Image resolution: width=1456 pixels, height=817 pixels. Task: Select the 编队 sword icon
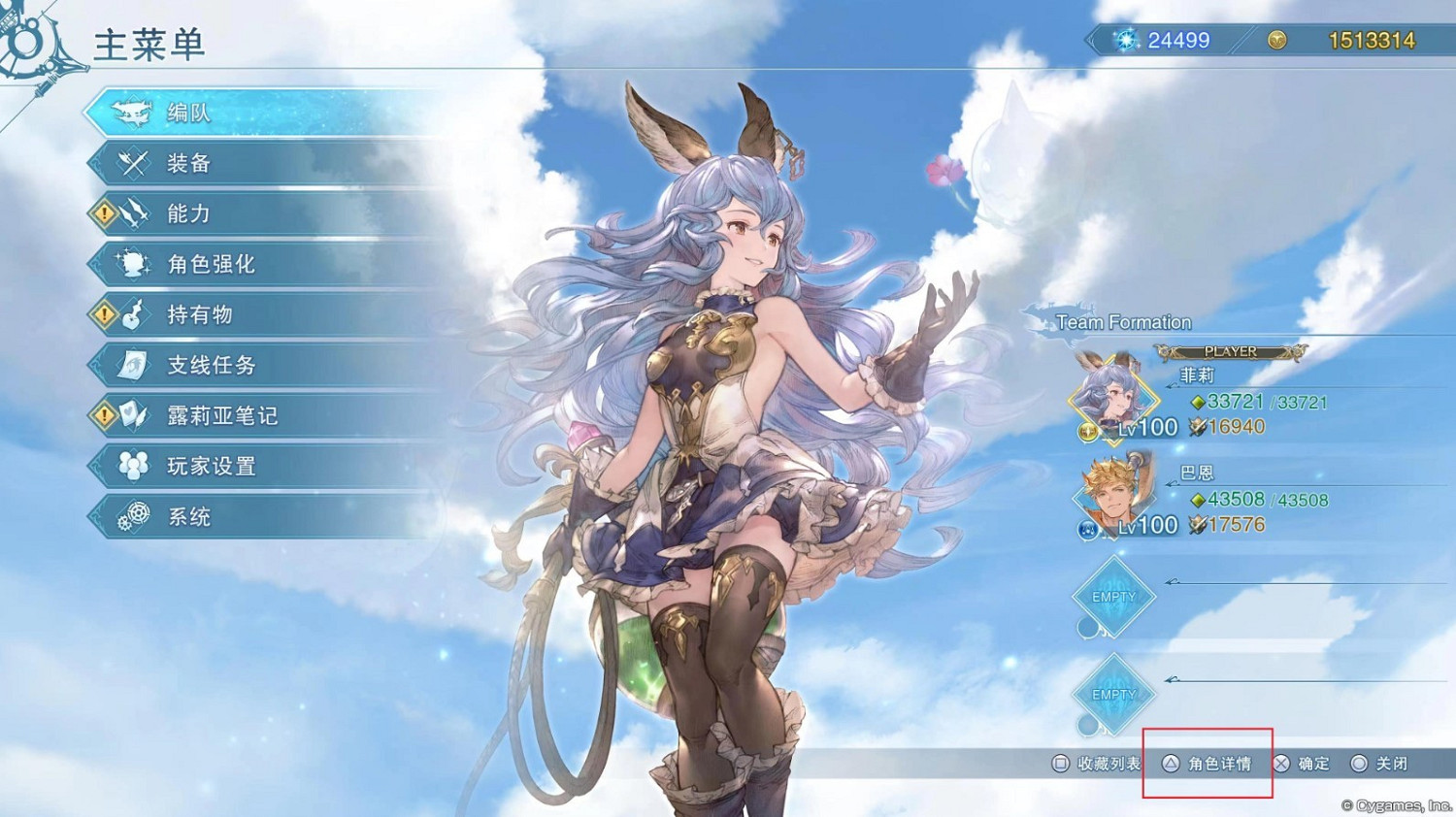(131, 112)
